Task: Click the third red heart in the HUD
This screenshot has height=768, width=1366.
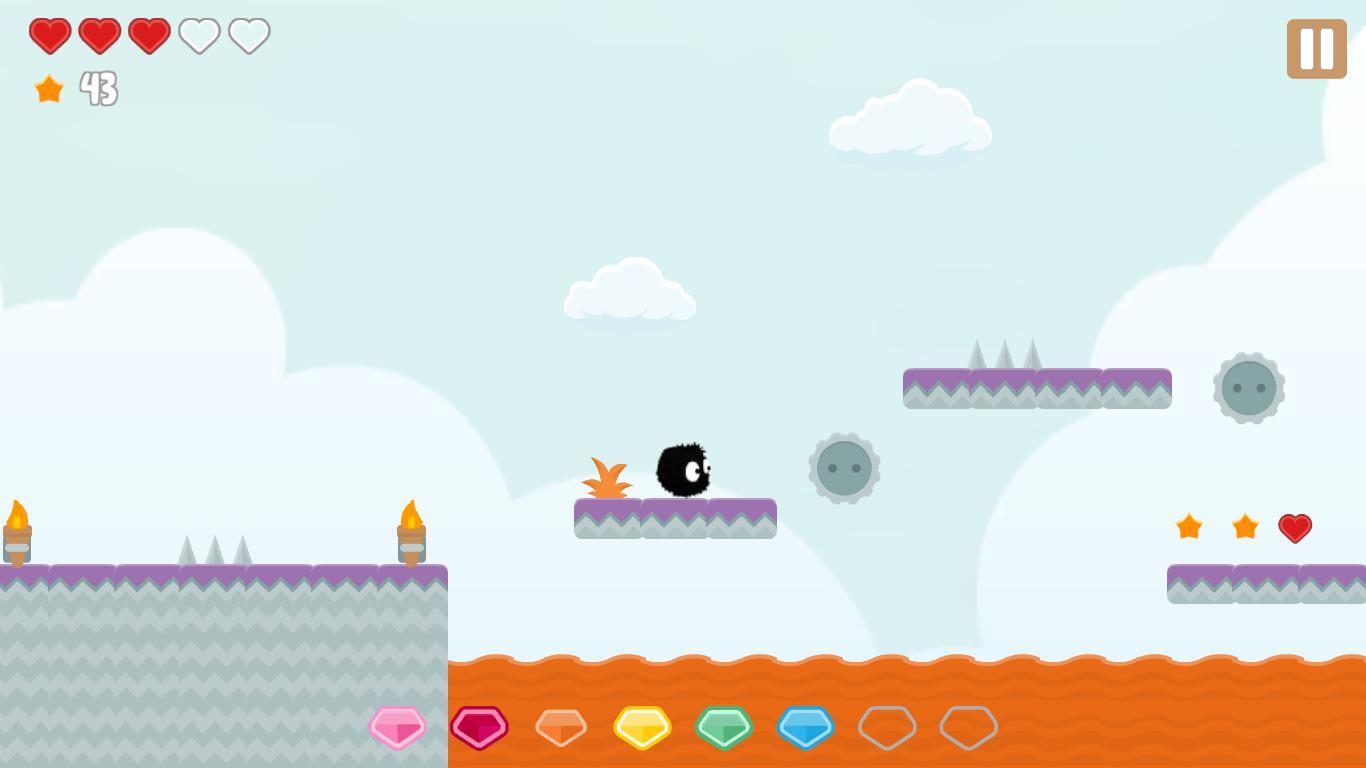Action: [x=149, y=35]
